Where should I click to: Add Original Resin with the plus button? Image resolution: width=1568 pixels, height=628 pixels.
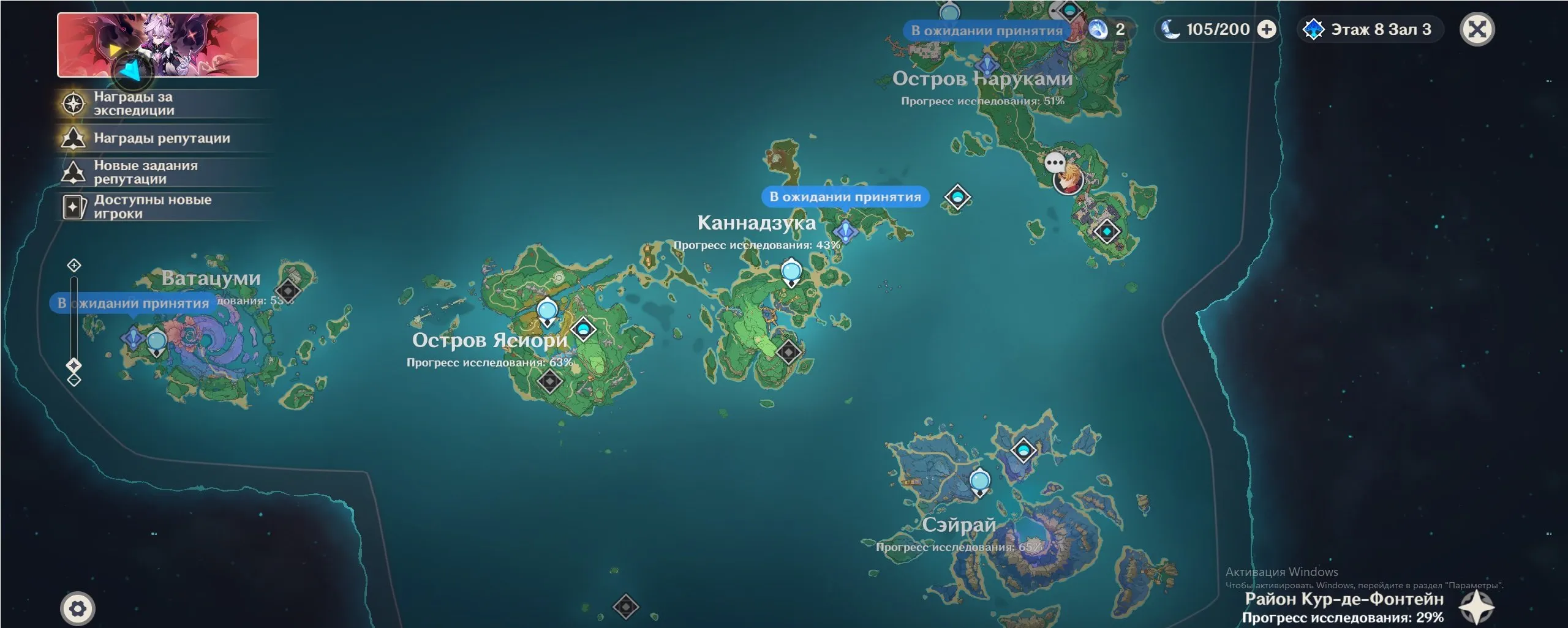tap(1267, 29)
